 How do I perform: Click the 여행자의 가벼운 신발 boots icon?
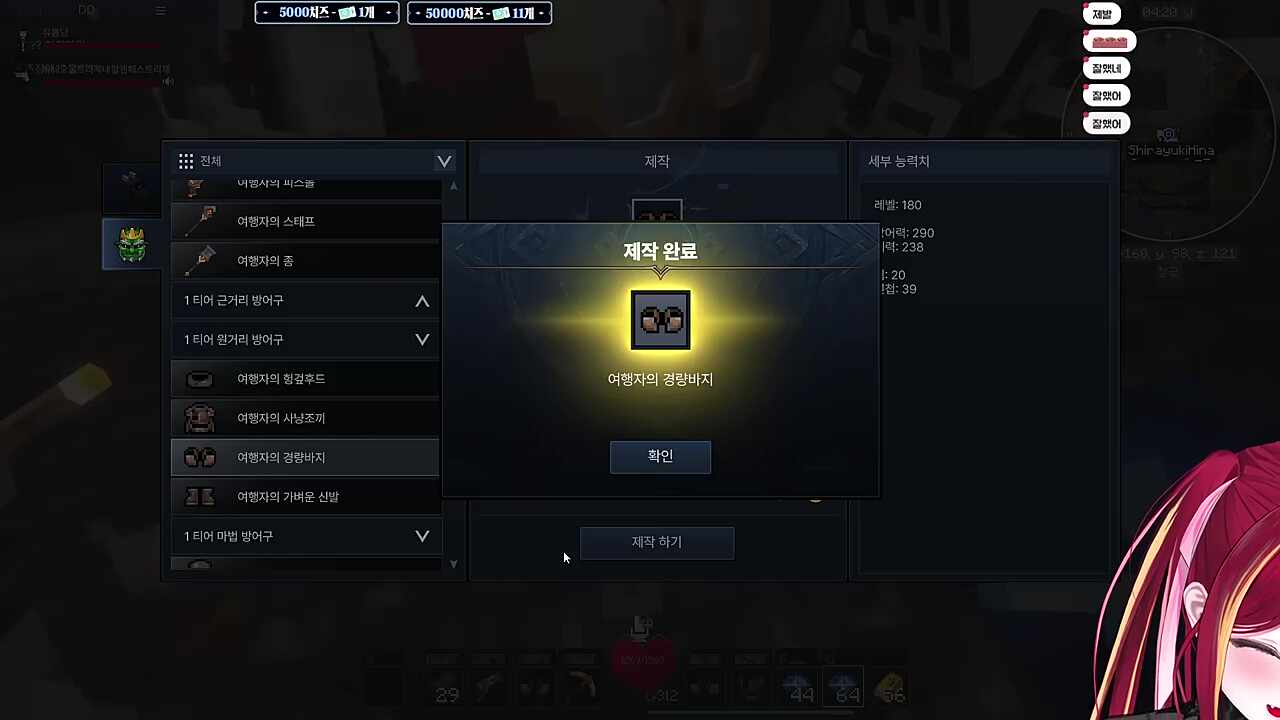[199, 496]
